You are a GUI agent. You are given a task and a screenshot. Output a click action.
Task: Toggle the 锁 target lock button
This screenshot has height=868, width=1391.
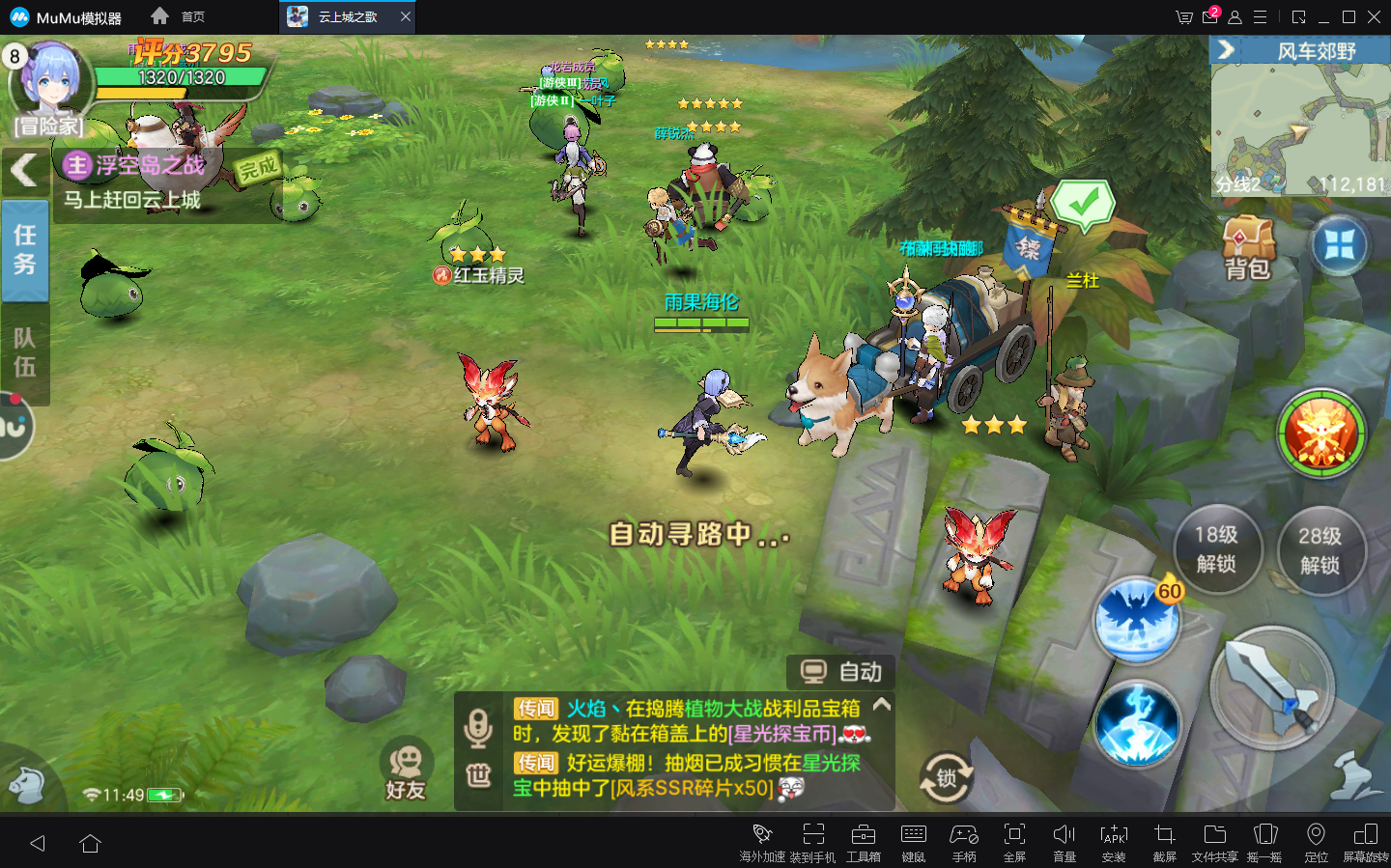[x=946, y=778]
